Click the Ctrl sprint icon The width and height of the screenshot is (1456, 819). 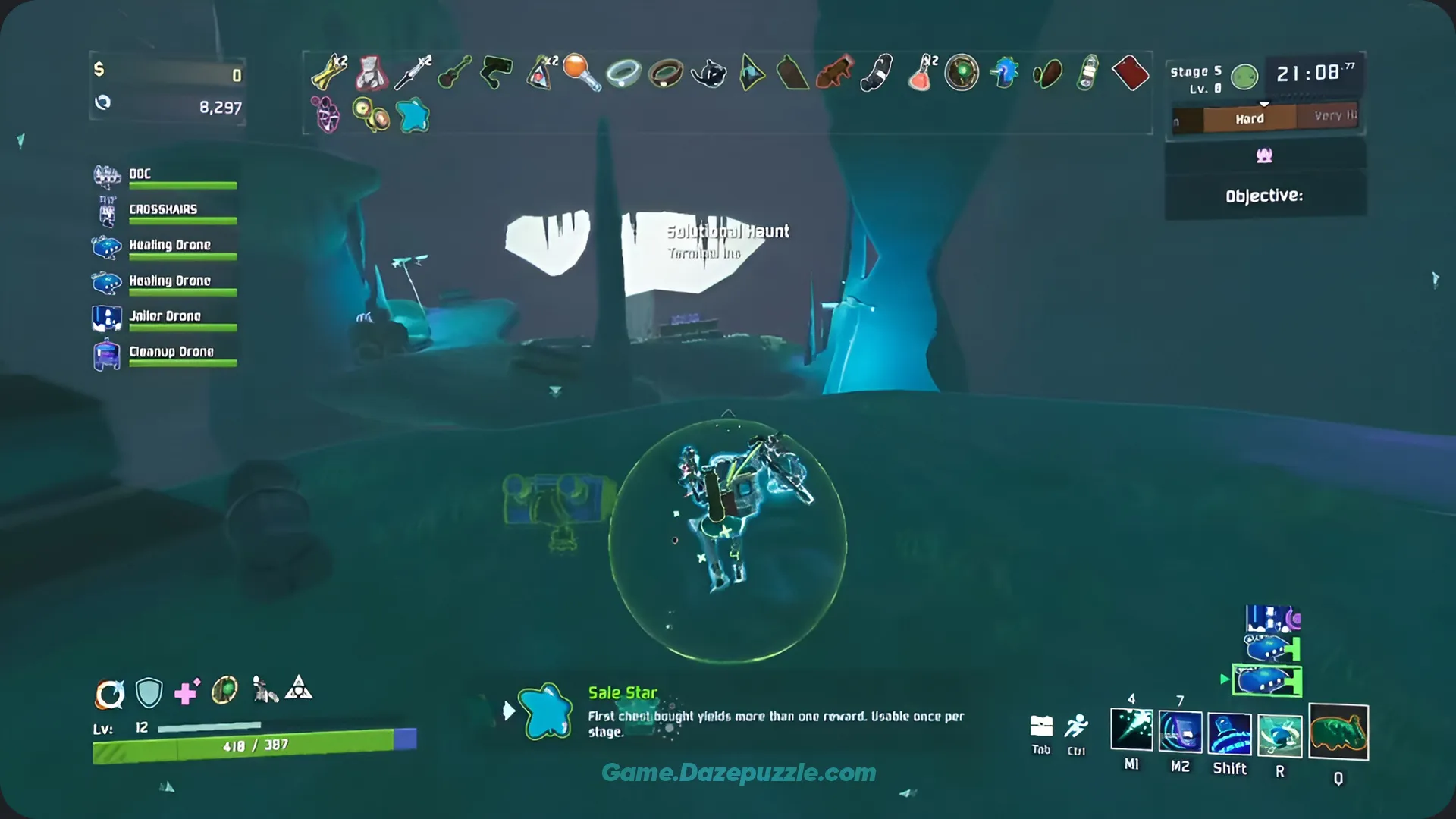click(x=1076, y=726)
